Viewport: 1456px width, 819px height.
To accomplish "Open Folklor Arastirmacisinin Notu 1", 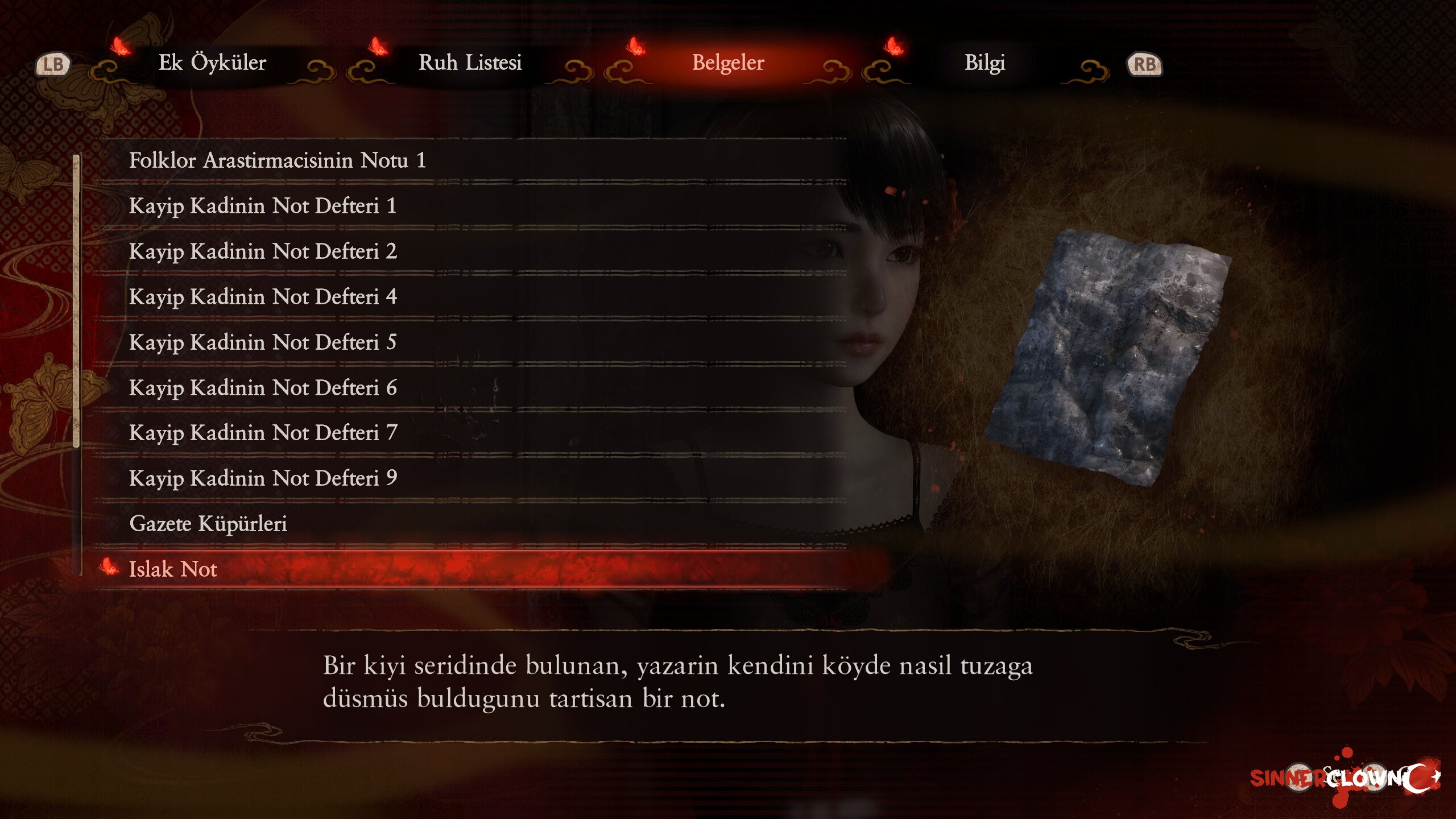I will [277, 160].
